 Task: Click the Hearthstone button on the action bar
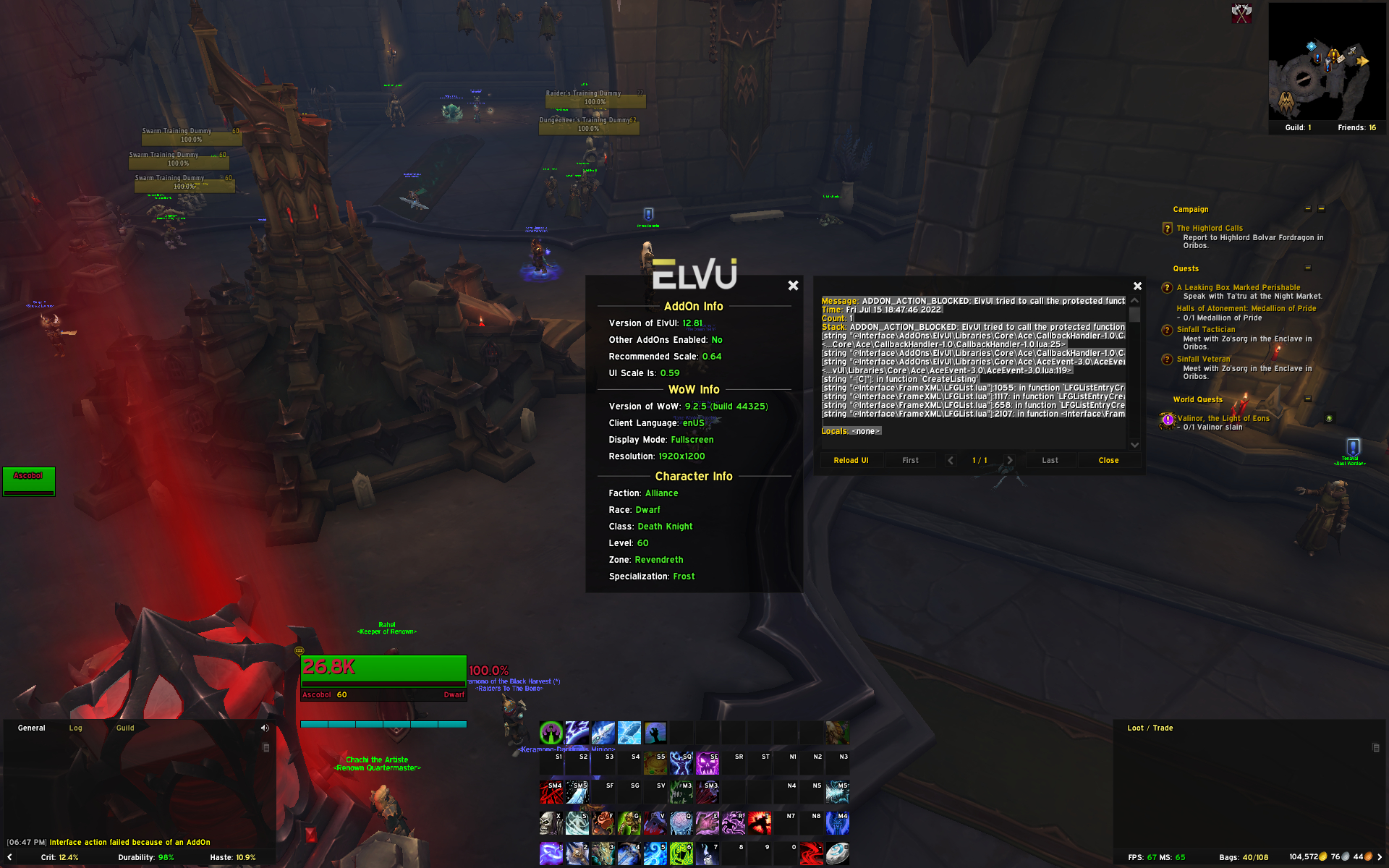pyautogui.click(x=839, y=854)
